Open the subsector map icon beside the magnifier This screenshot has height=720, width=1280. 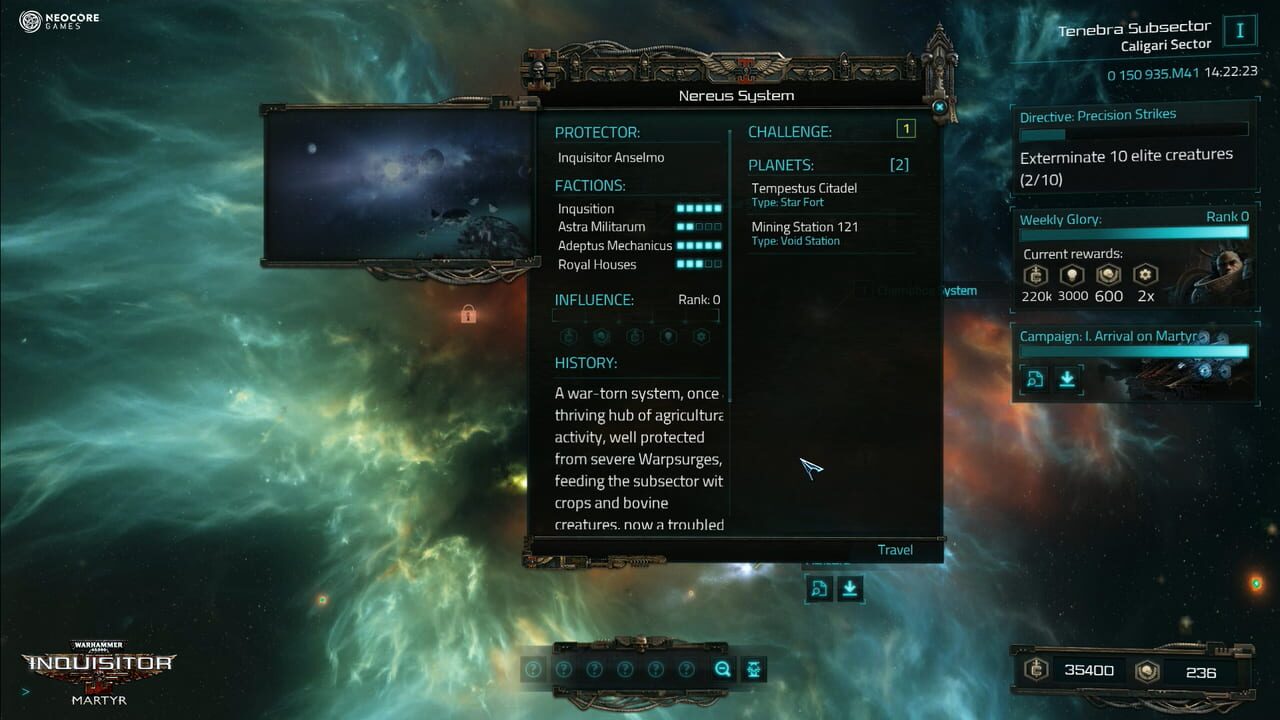point(753,668)
